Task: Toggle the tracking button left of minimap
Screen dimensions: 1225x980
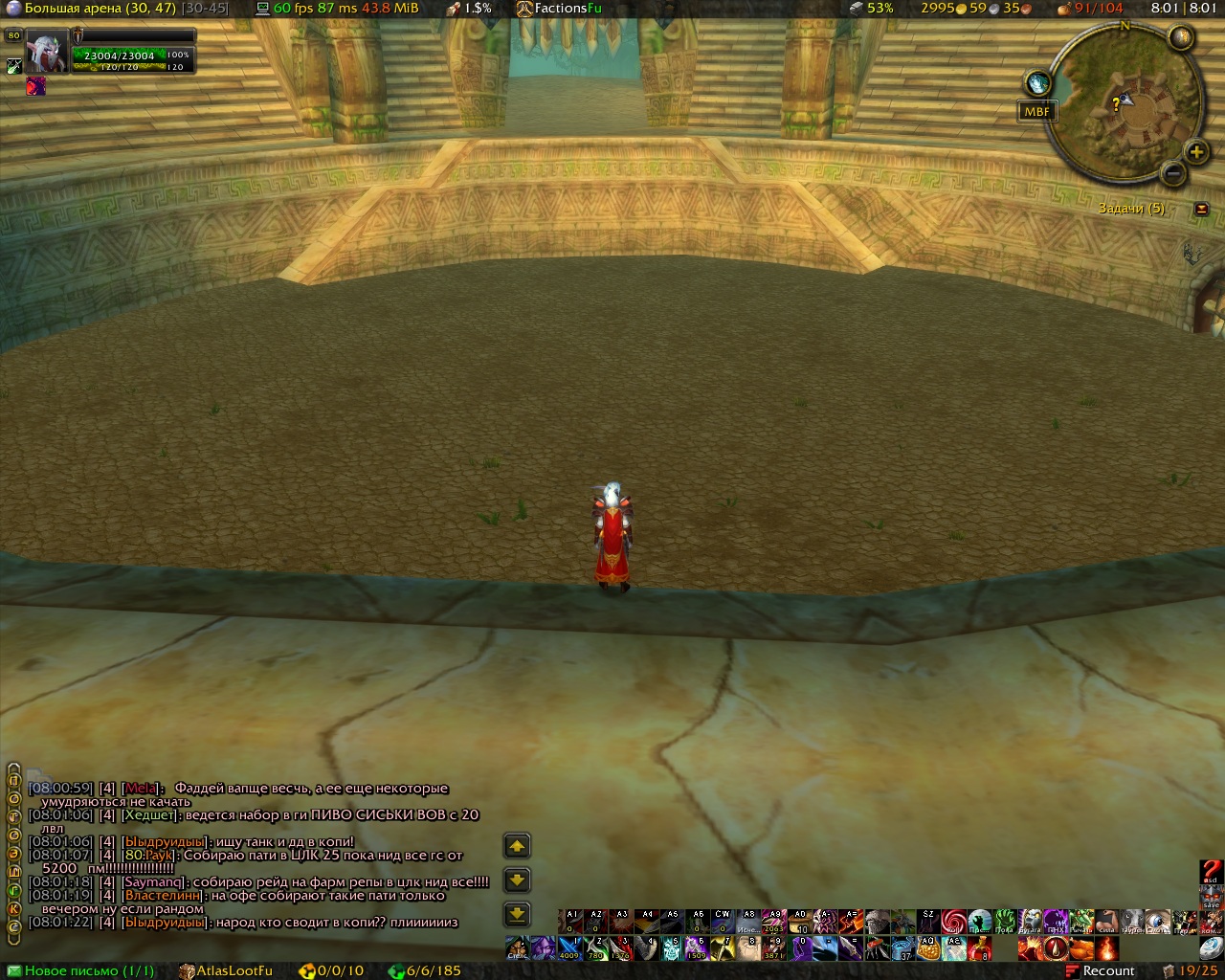Action: [x=1037, y=83]
